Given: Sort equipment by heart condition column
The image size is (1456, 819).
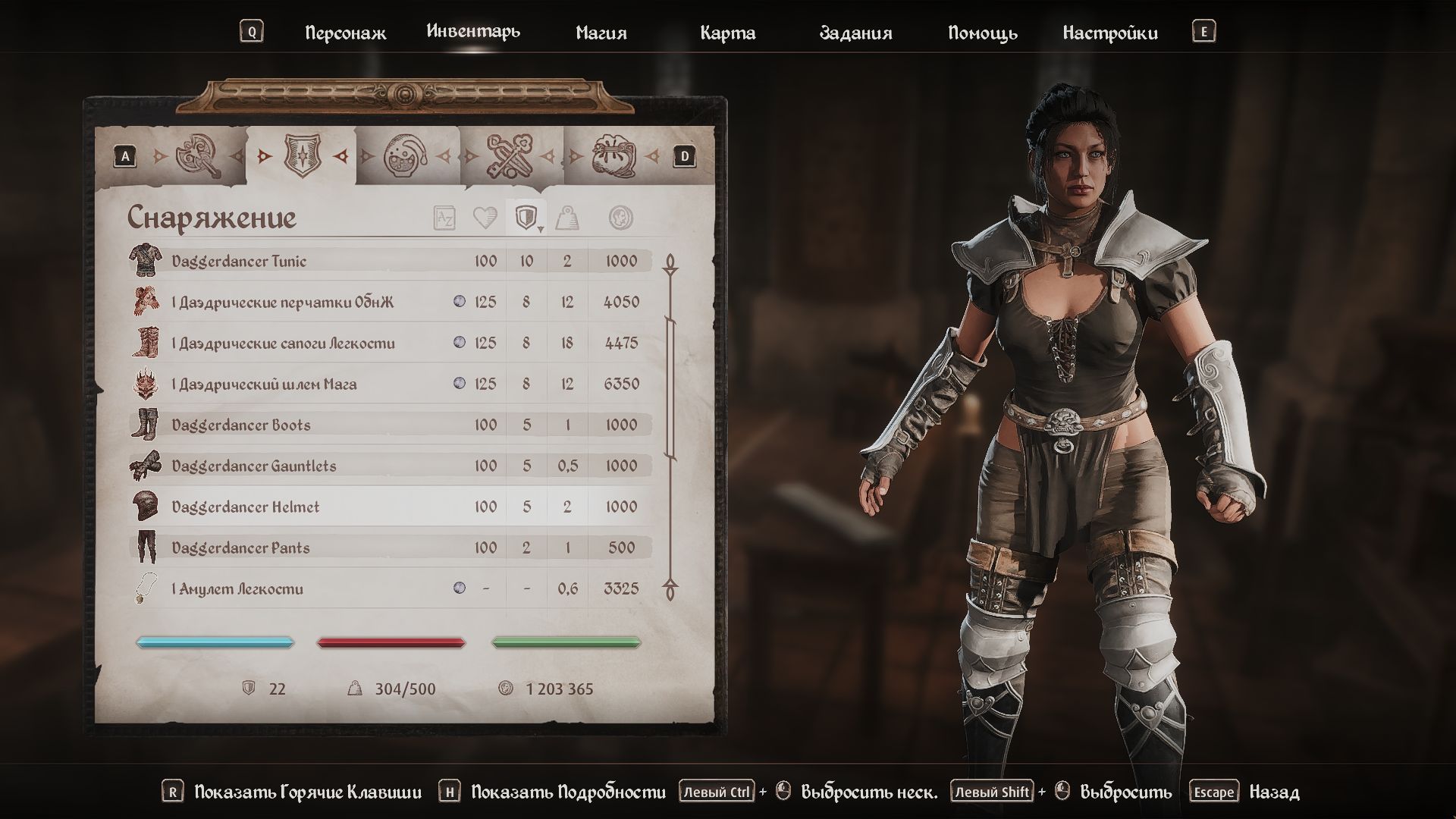Looking at the screenshot, I should [485, 218].
